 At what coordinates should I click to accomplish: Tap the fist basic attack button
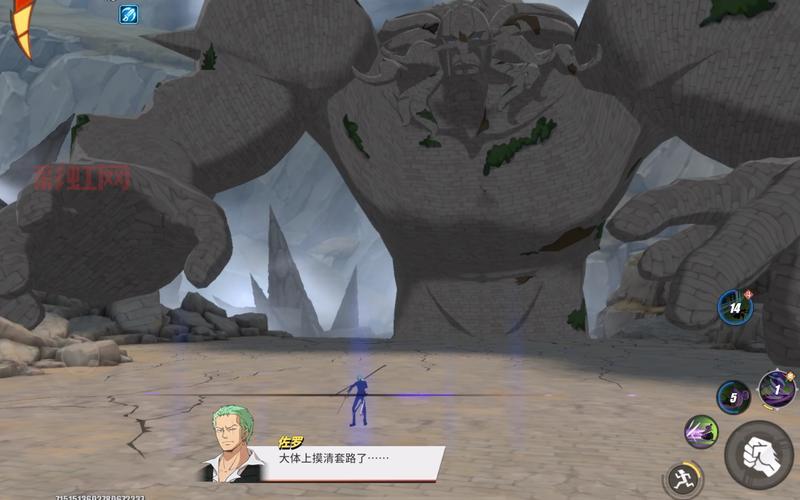759,455
